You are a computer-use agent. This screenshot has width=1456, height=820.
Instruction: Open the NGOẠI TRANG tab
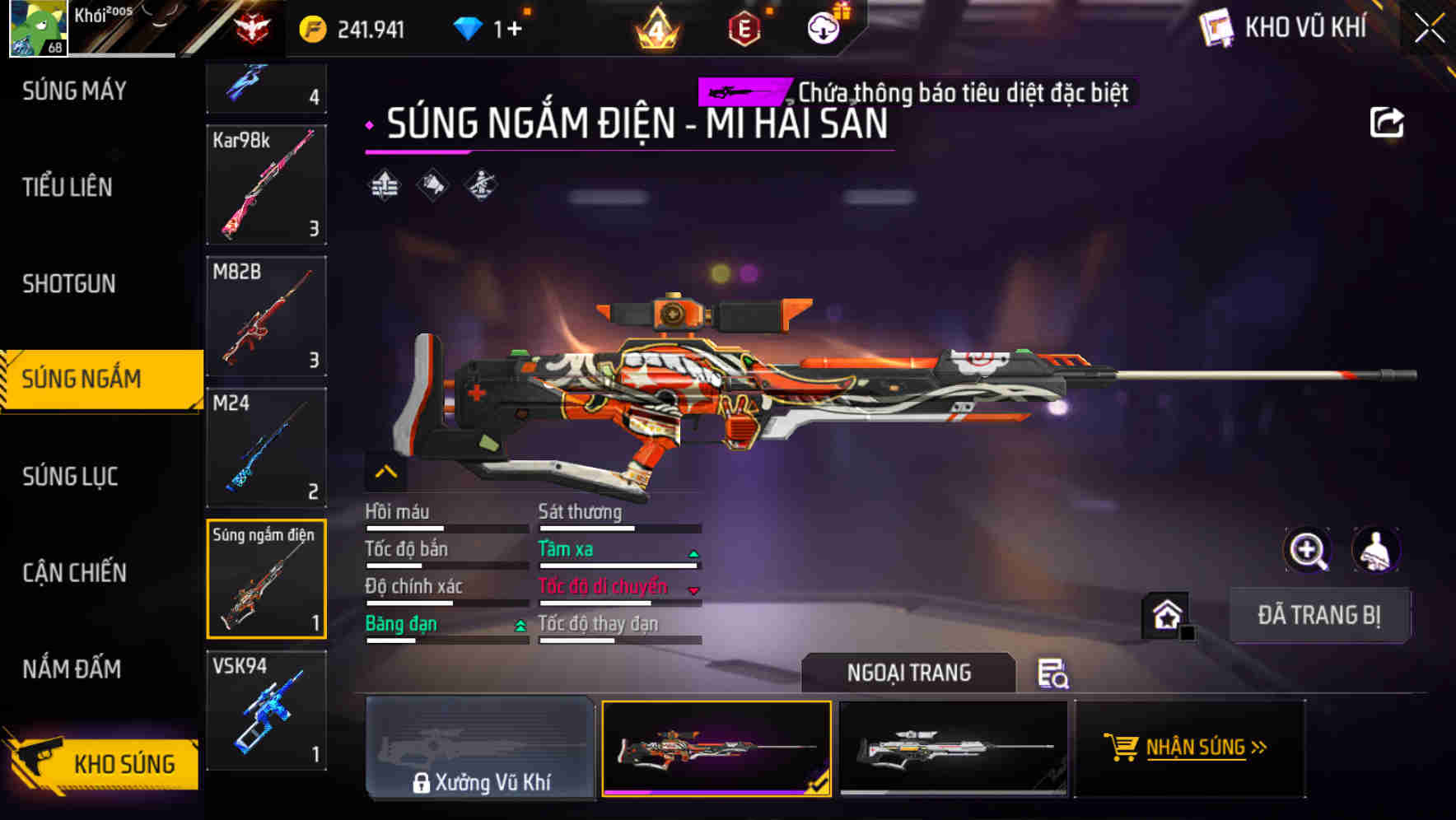coord(909,673)
